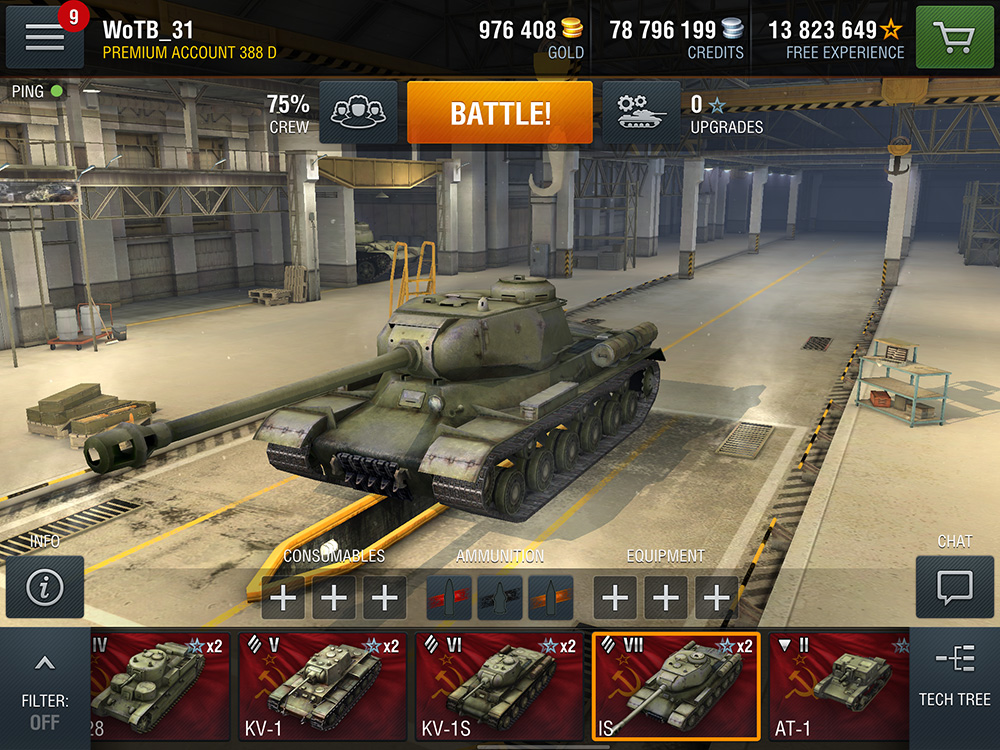
Task: Start a match with the BATTLE! button
Action: (x=499, y=113)
